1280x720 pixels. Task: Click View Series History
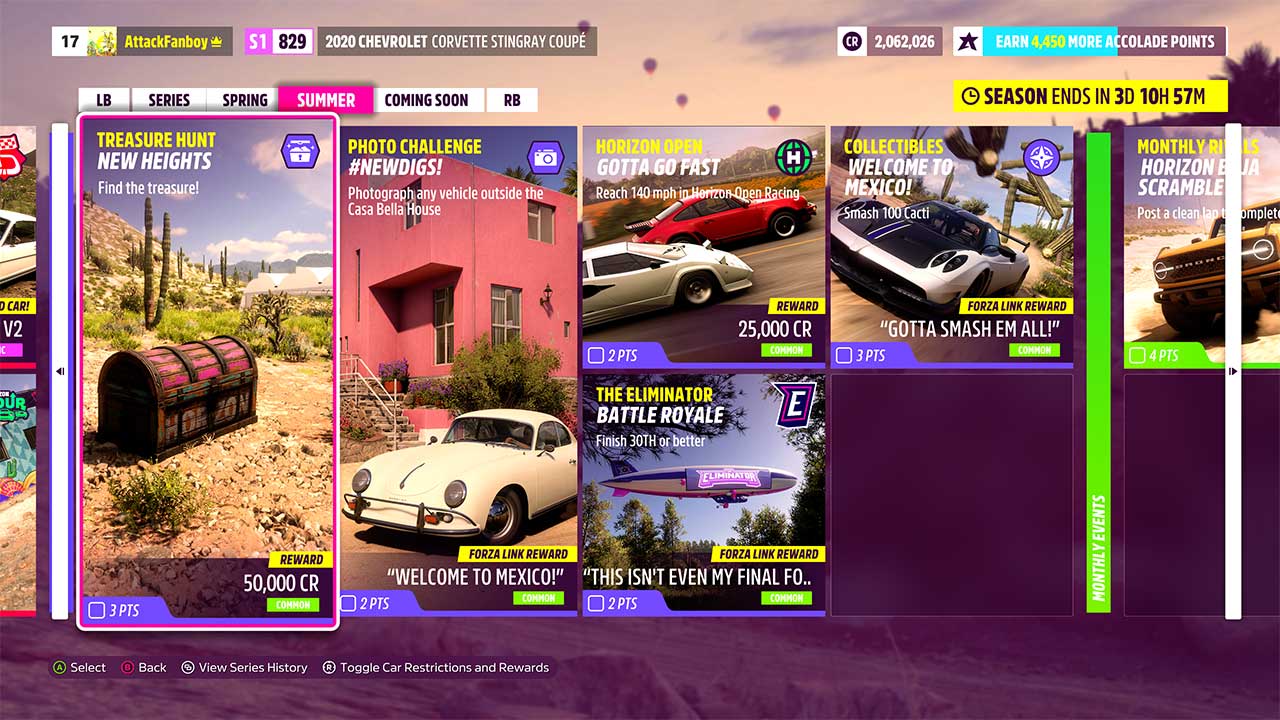point(244,667)
